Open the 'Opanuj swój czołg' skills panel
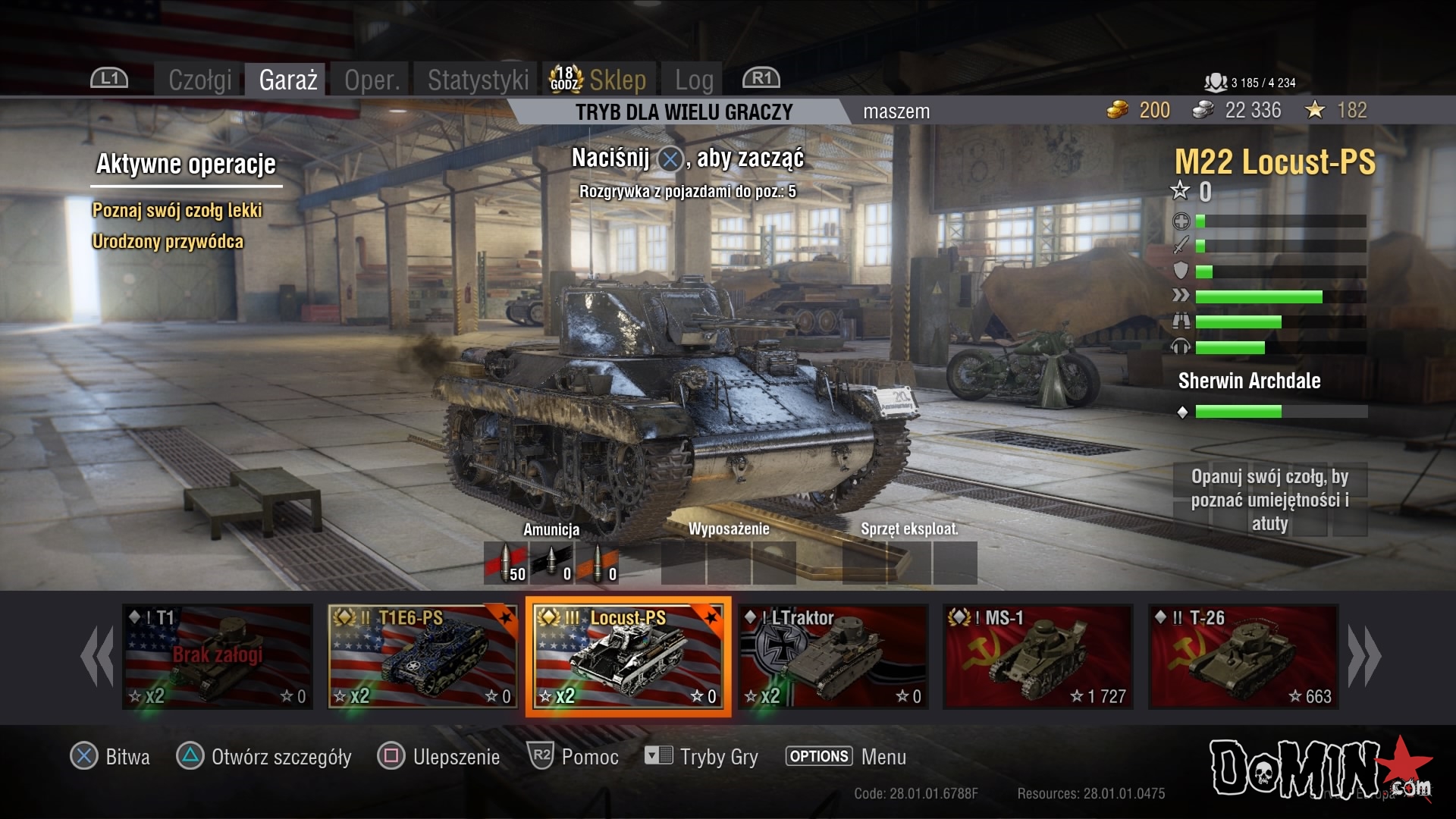This screenshot has height=819, width=1456. click(1269, 500)
